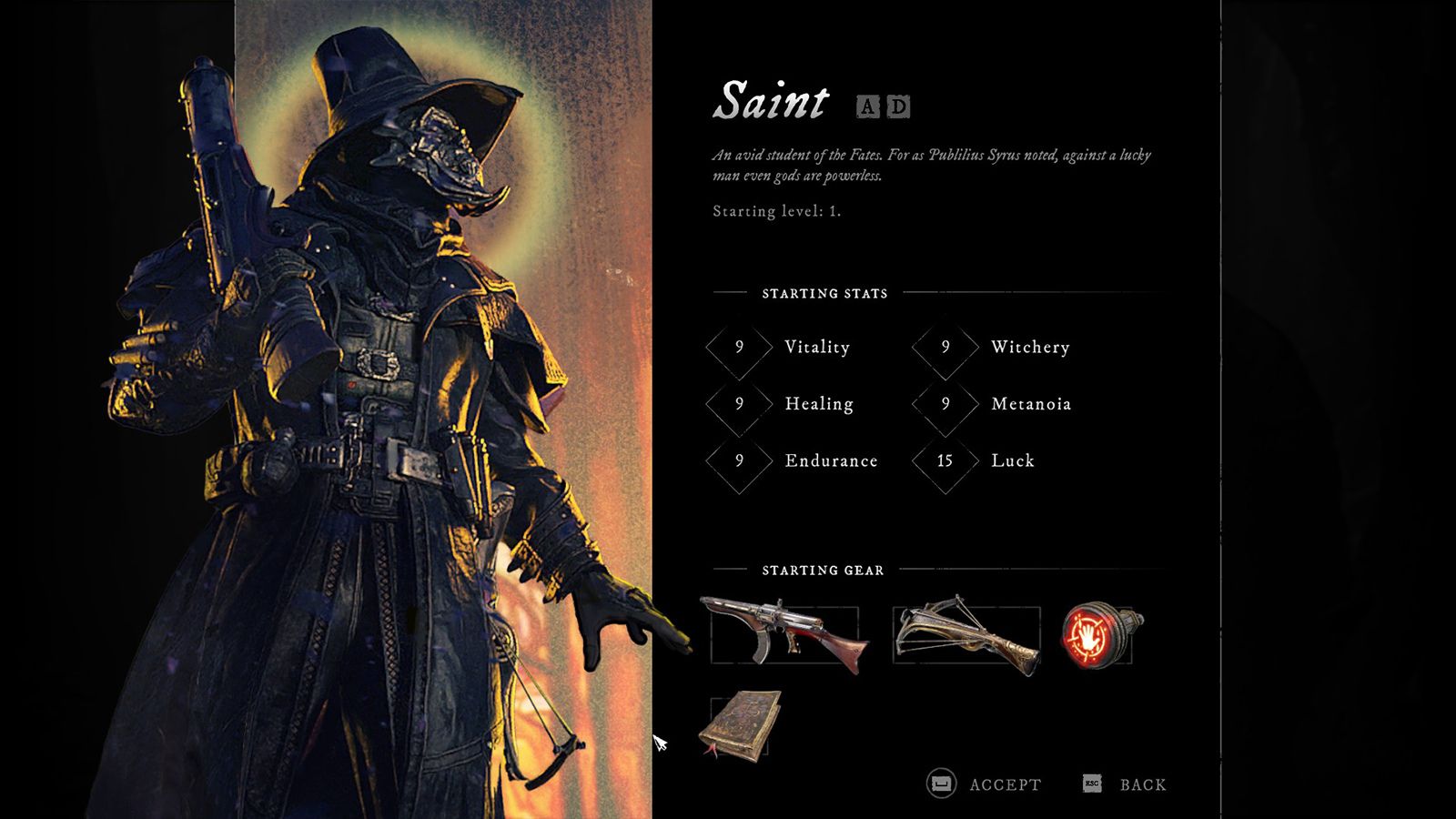Click the Starting Gear section header

822,571
